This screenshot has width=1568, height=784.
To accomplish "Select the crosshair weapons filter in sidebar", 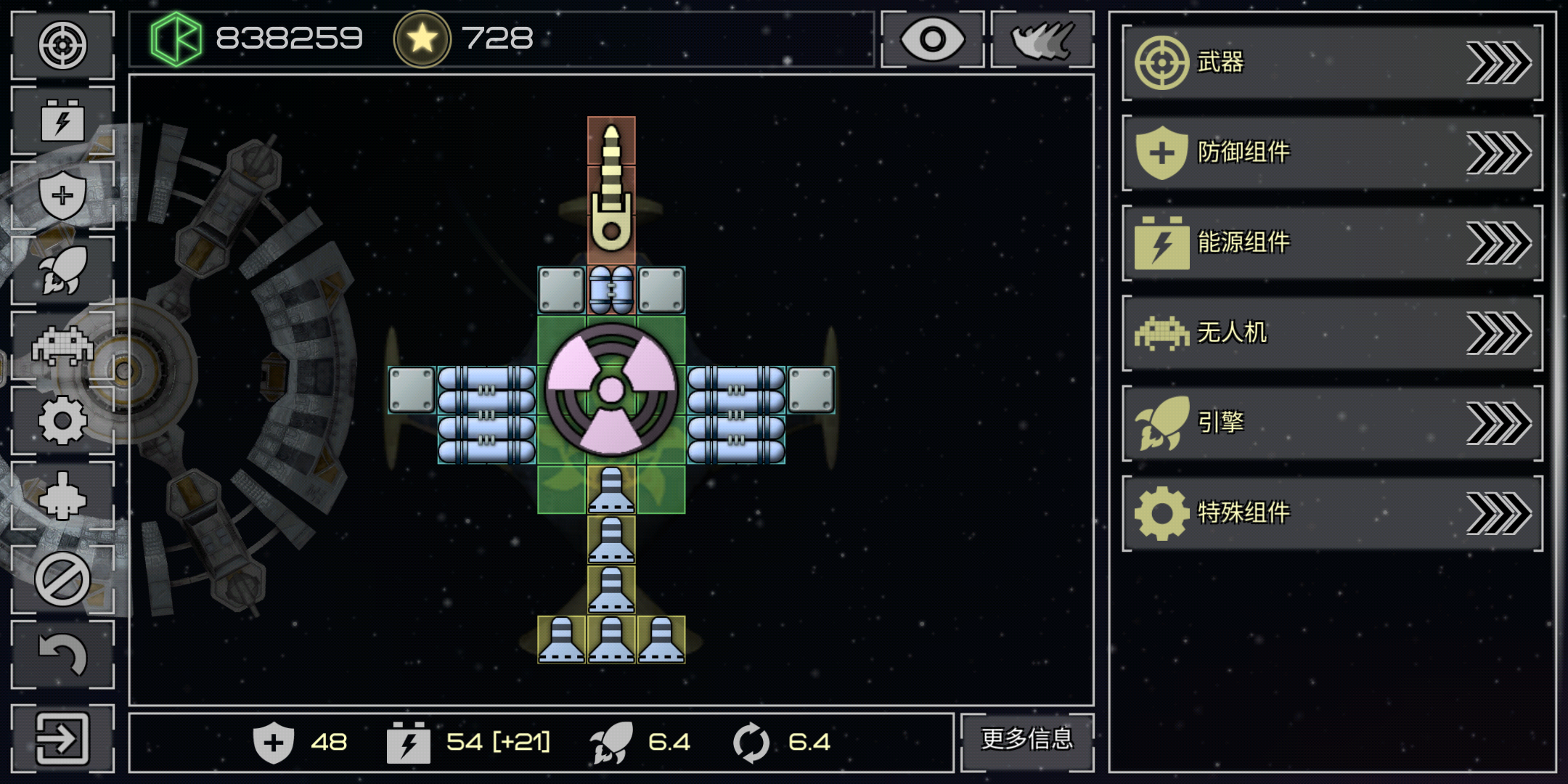I will tap(63, 45).
